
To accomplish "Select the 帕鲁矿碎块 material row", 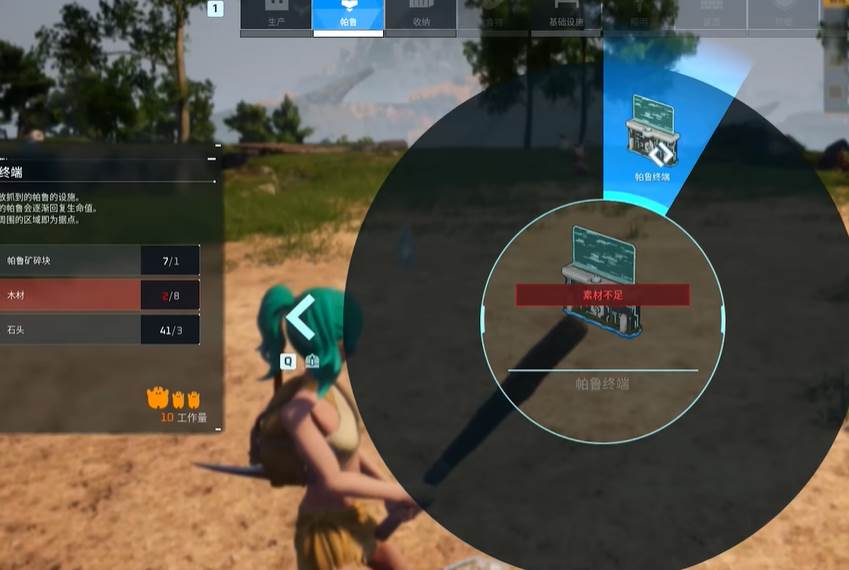I will (x=100, y=261).
